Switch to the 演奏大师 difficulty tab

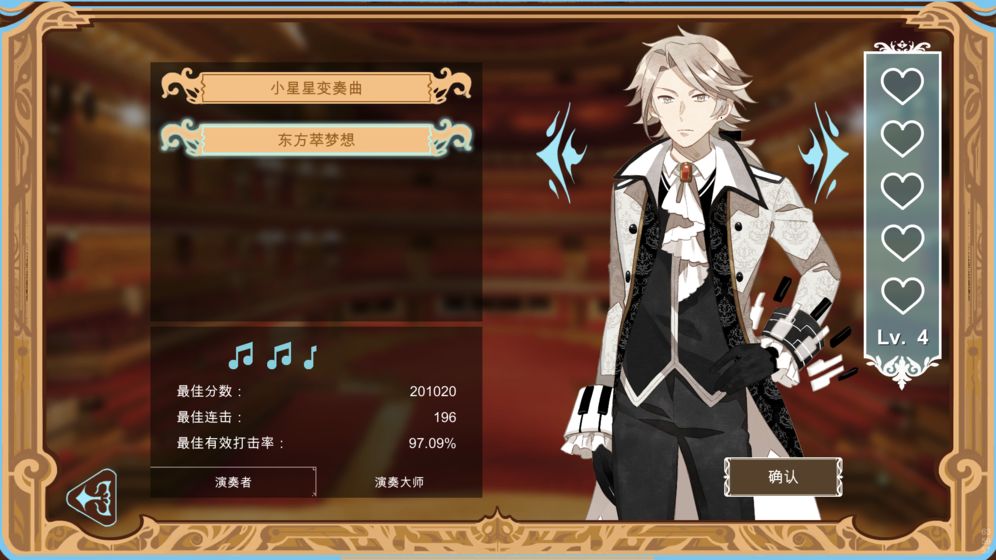399,482
